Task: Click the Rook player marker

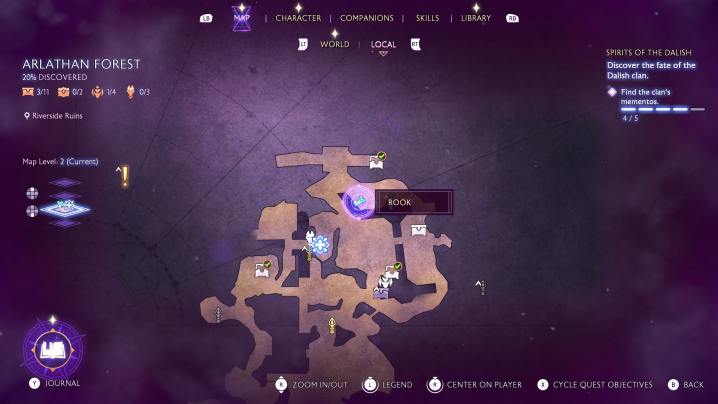Action: (x=359, y=203)
